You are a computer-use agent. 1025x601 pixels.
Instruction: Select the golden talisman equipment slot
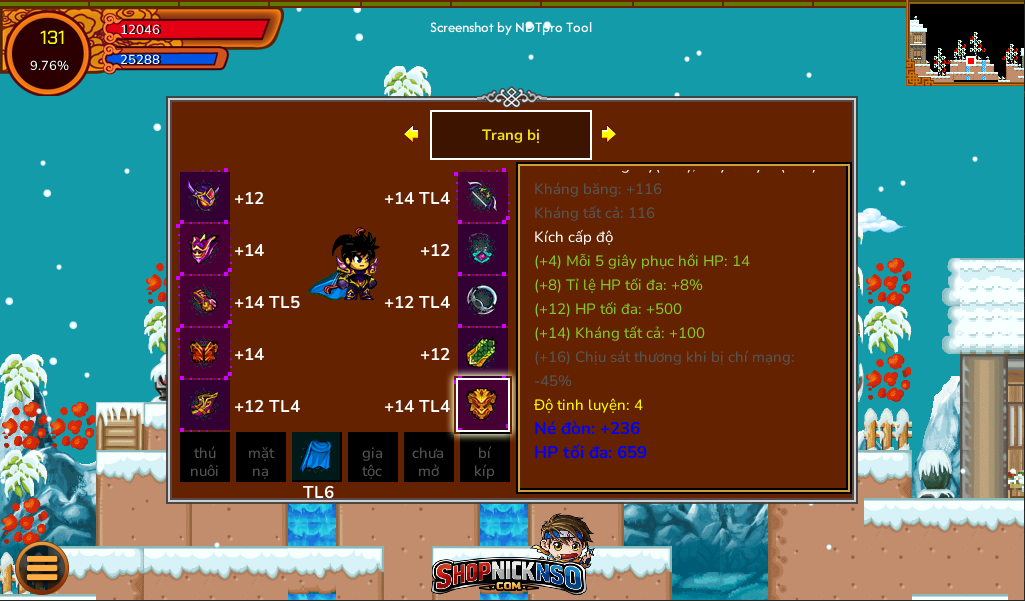coord(483,405)
